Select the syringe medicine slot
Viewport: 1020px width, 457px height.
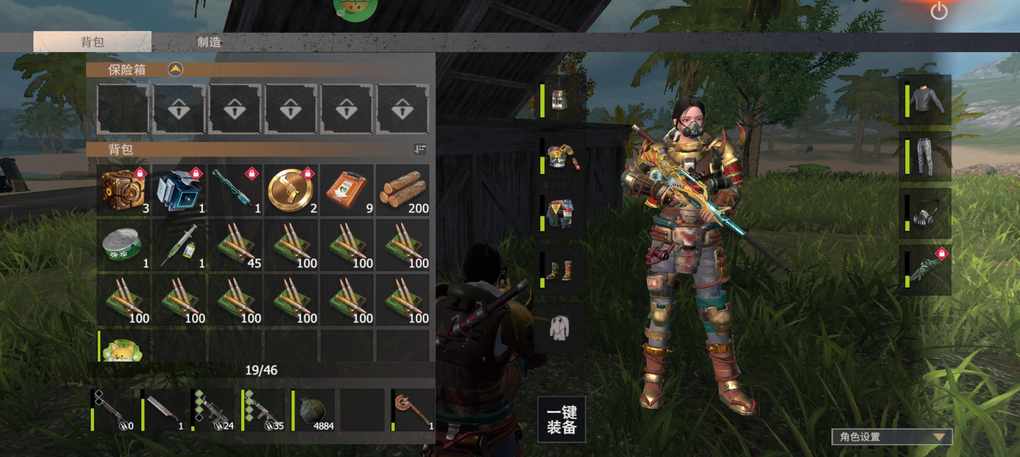tap(180, 243)
